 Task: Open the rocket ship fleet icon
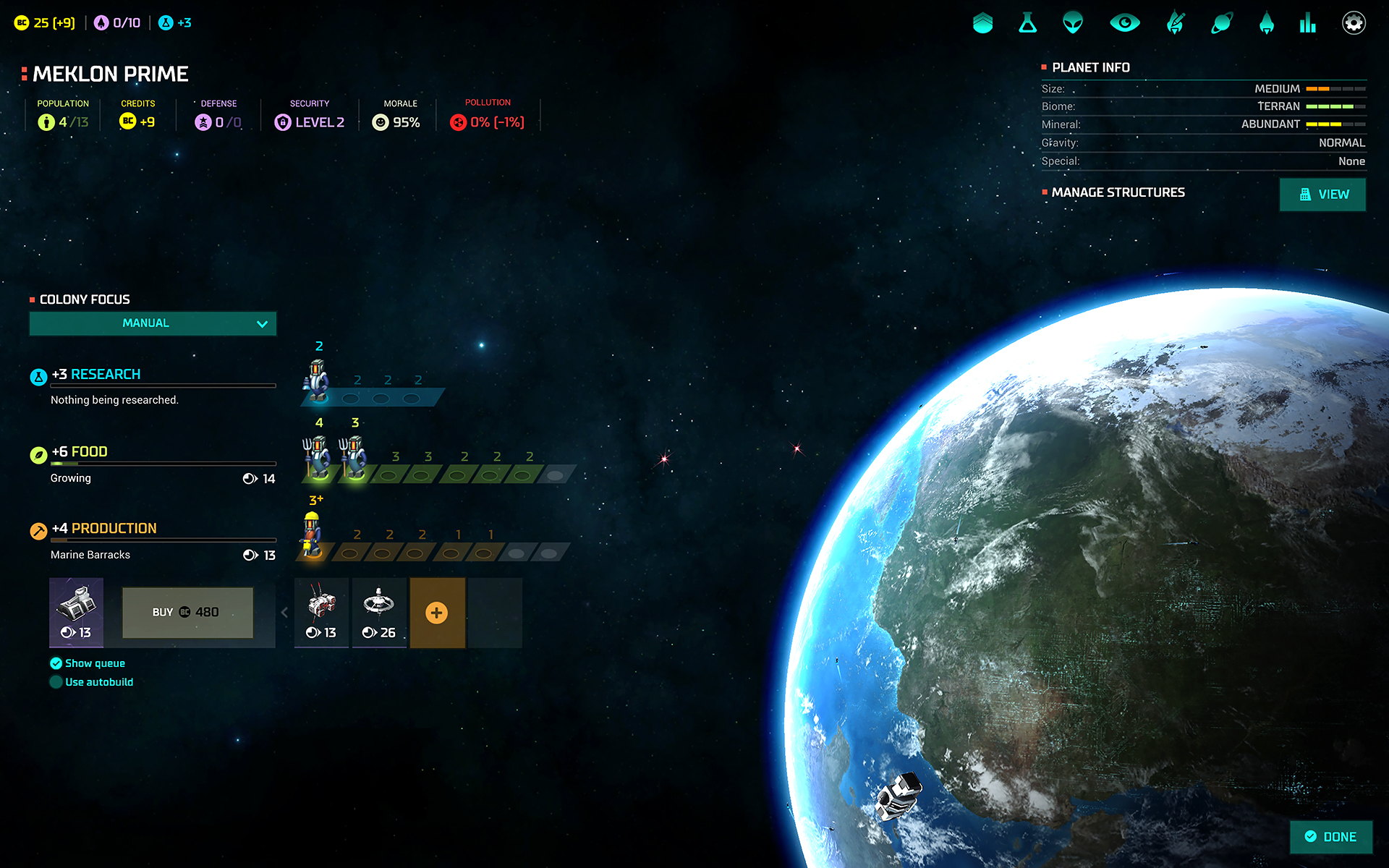pyautogui.click(x=1266, y=23)
